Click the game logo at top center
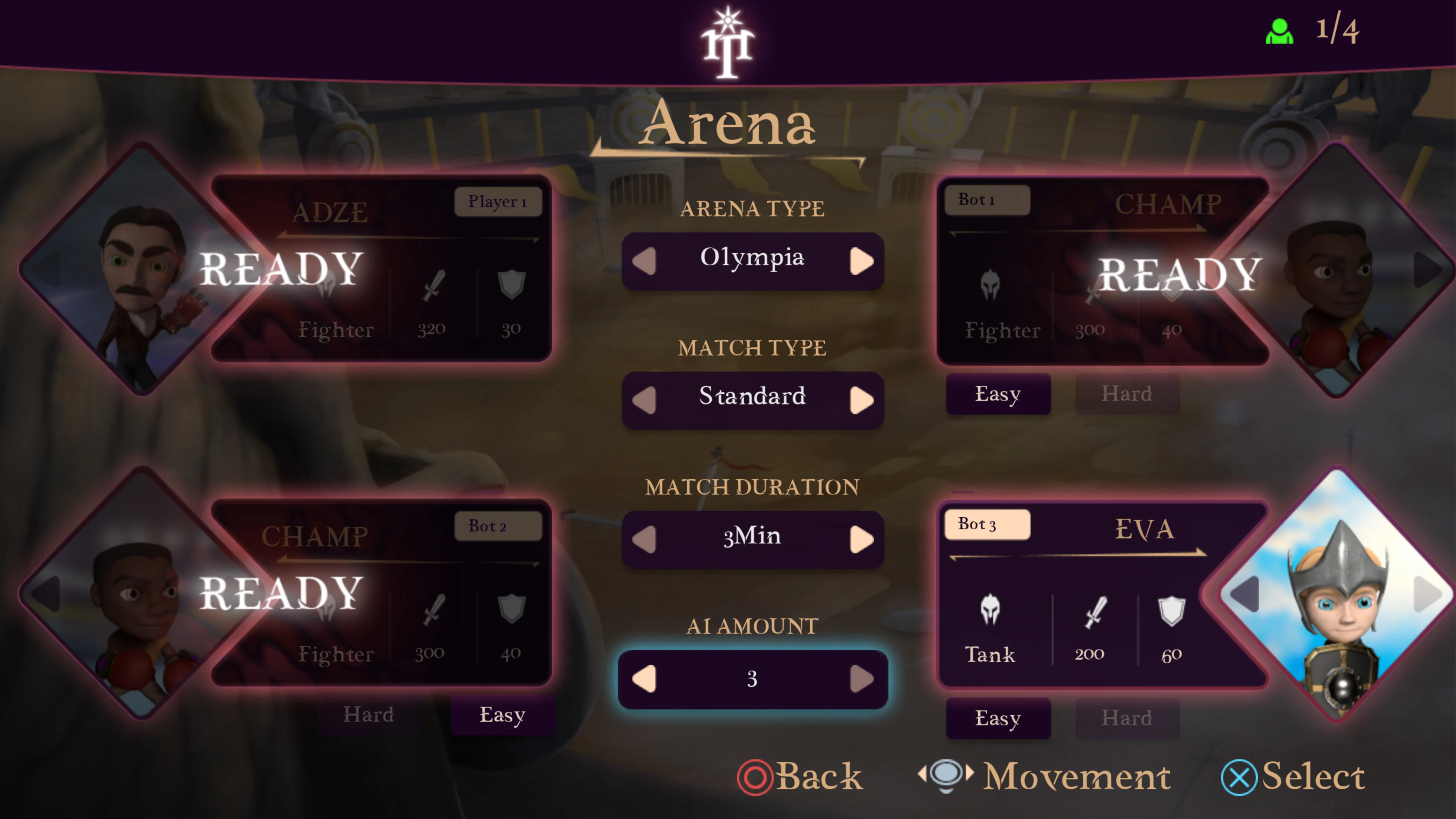The width and height of the screenshot is (1456, 819). [728, 39]
